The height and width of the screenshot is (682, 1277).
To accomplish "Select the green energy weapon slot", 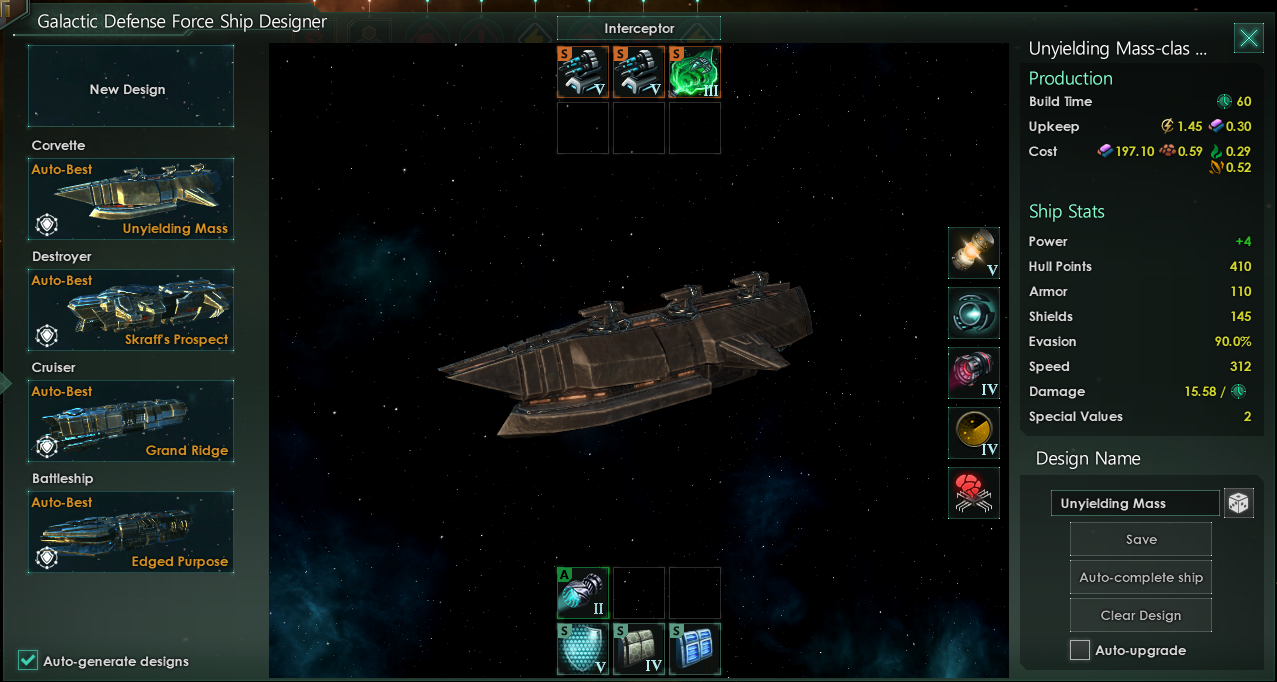I will click(695, 72).
